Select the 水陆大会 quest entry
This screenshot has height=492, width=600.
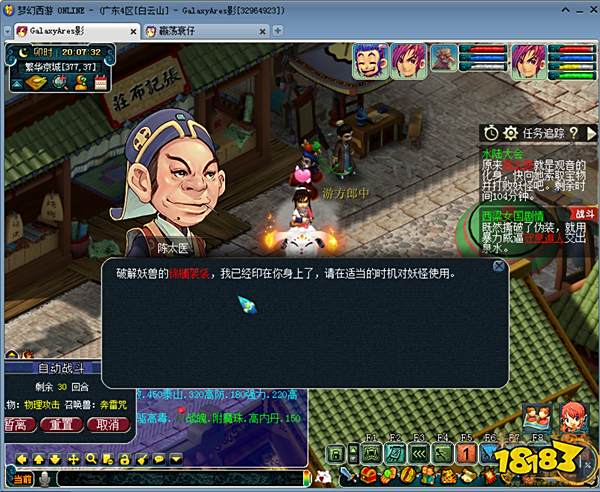tap(501, 153)
